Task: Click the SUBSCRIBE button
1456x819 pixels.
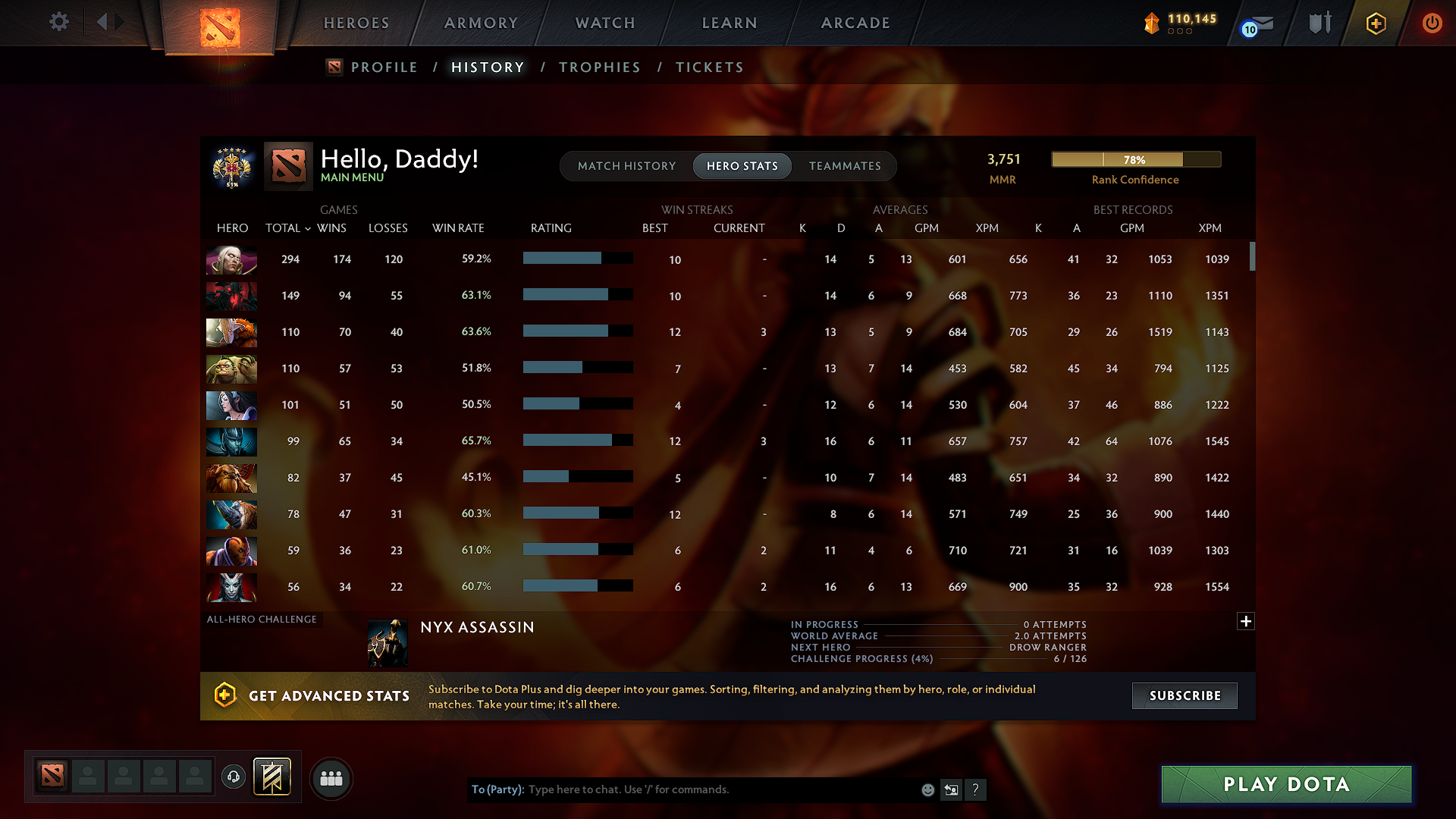Action: pos(1184,695)
